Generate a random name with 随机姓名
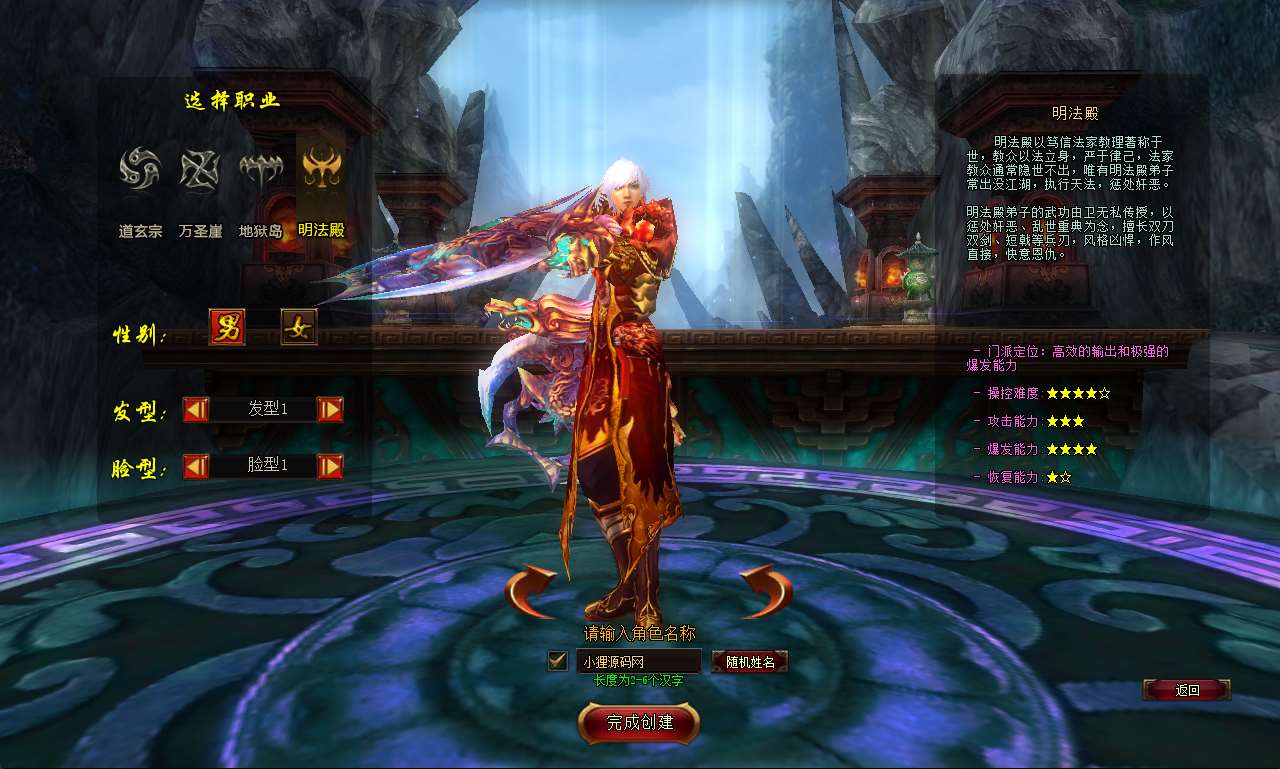 (749, 661)
